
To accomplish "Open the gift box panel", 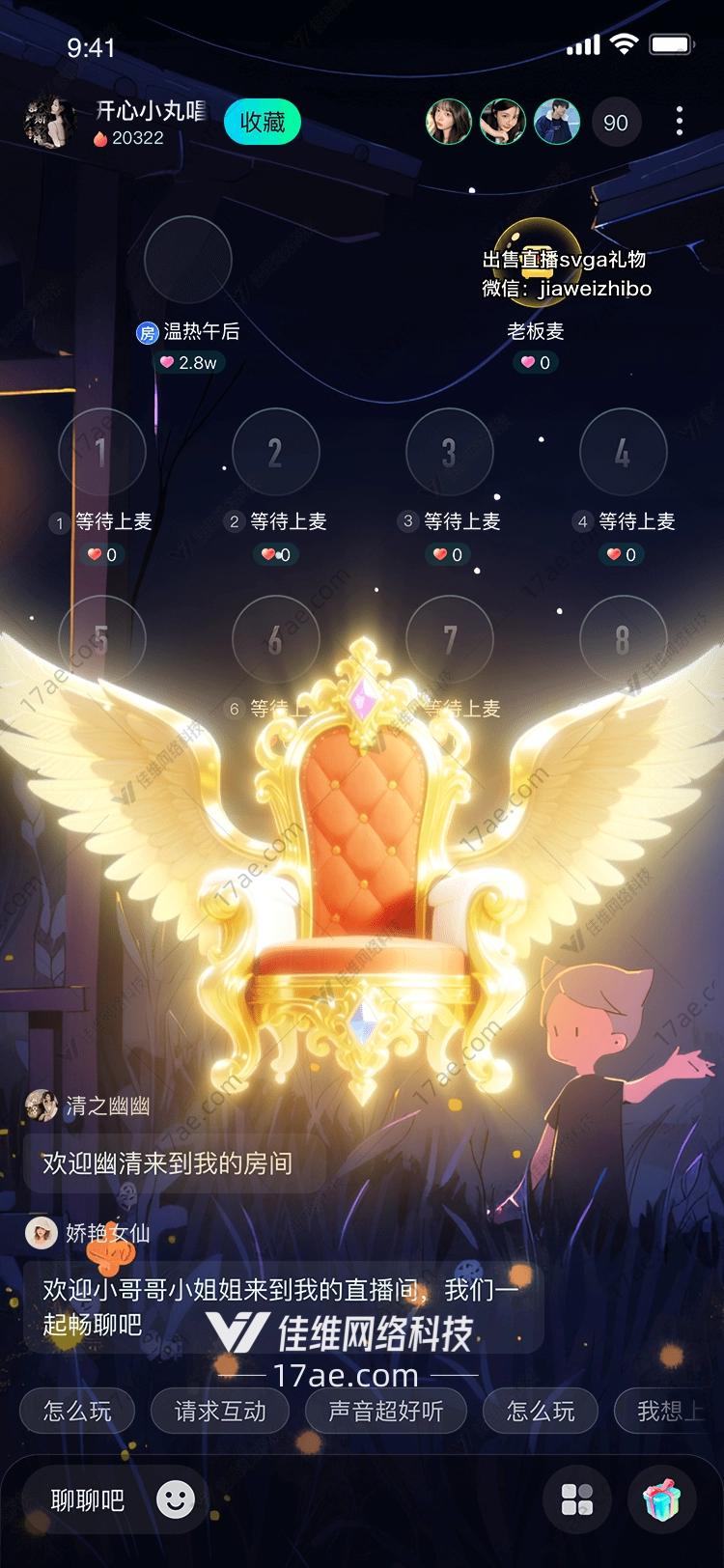I will (662, 1499).
